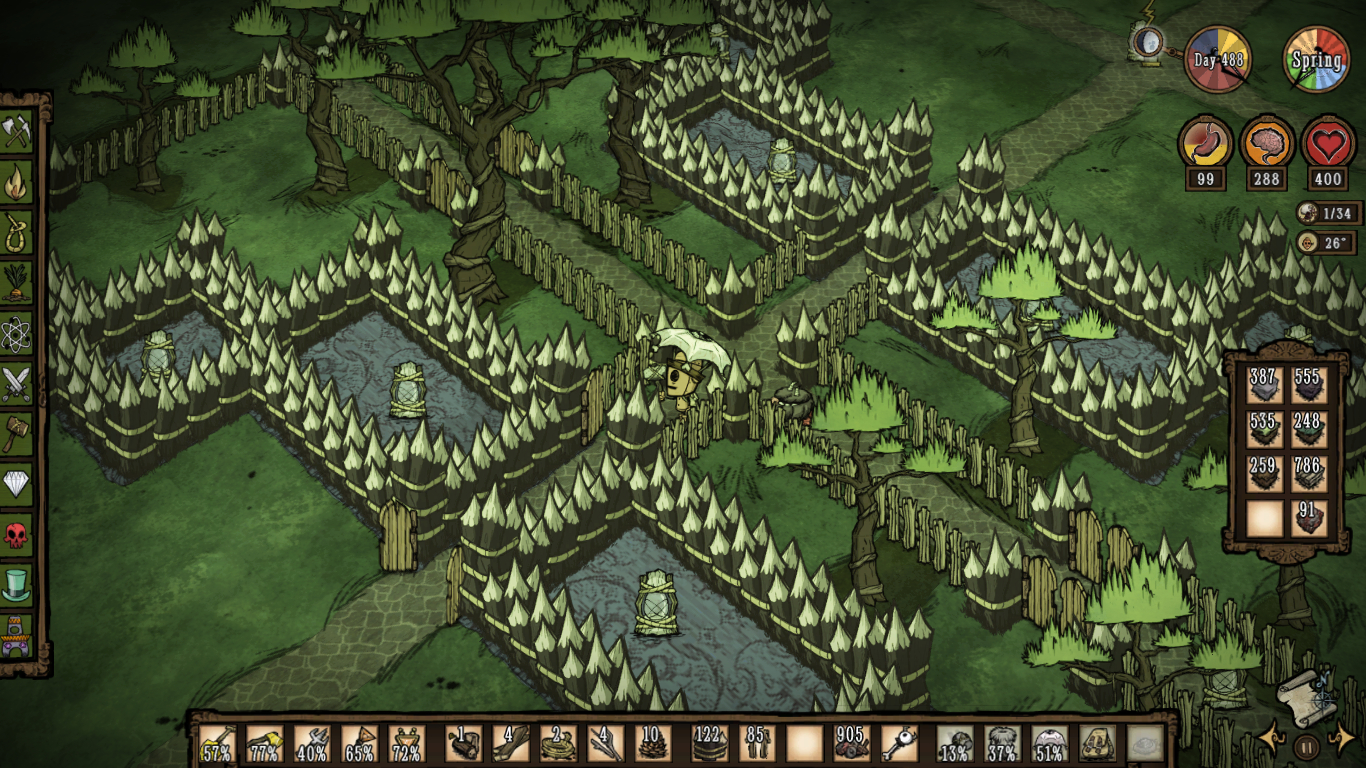Choose the Fight crossed-swords tab

point(17,383)
